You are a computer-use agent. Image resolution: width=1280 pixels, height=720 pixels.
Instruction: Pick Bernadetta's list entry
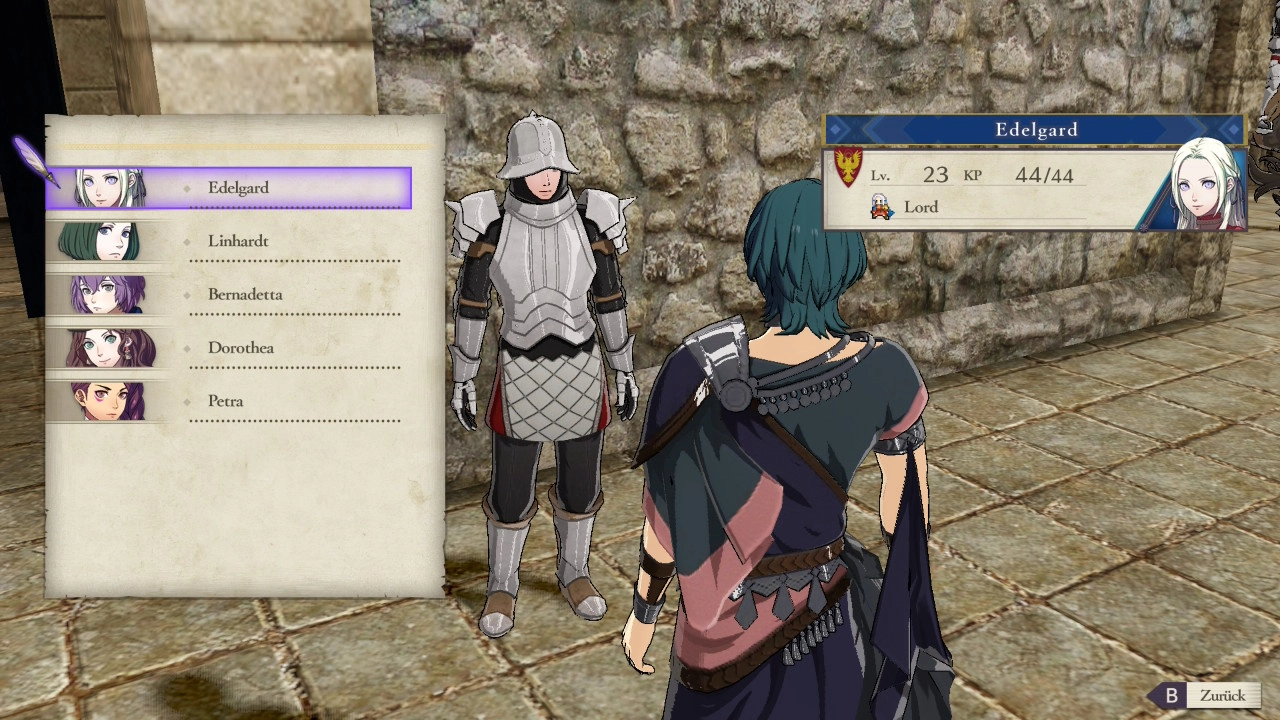point(245,295)
